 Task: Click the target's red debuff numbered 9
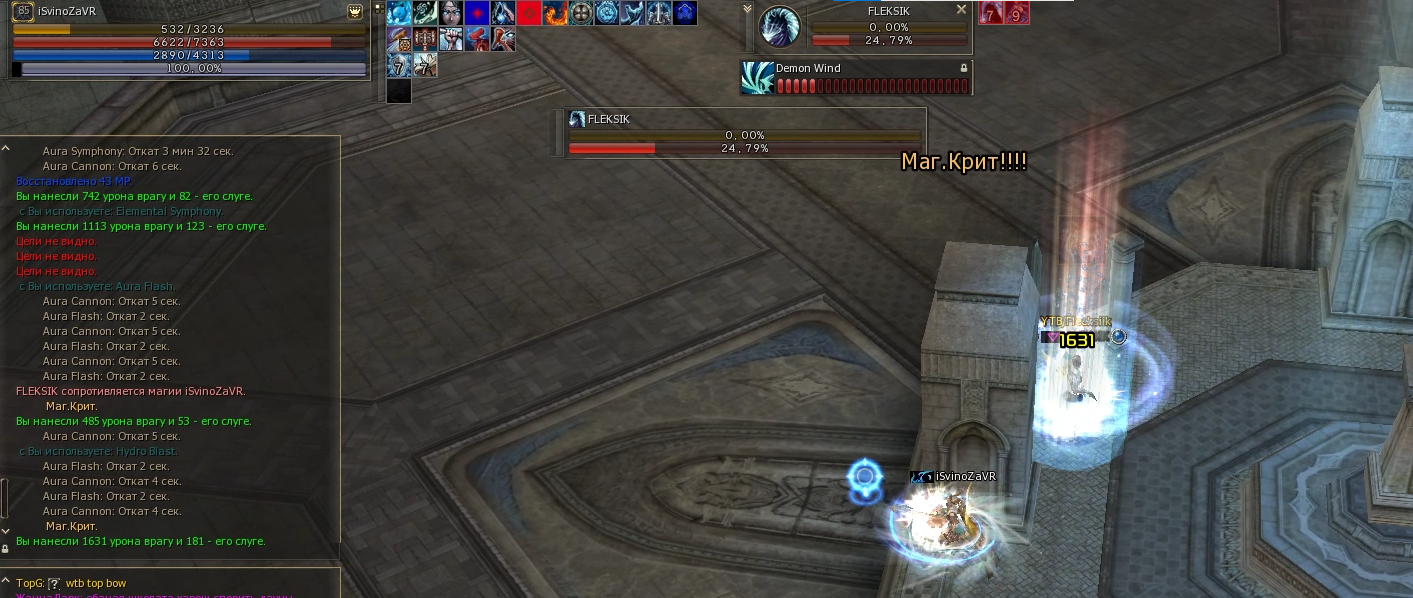(1016, 13)
